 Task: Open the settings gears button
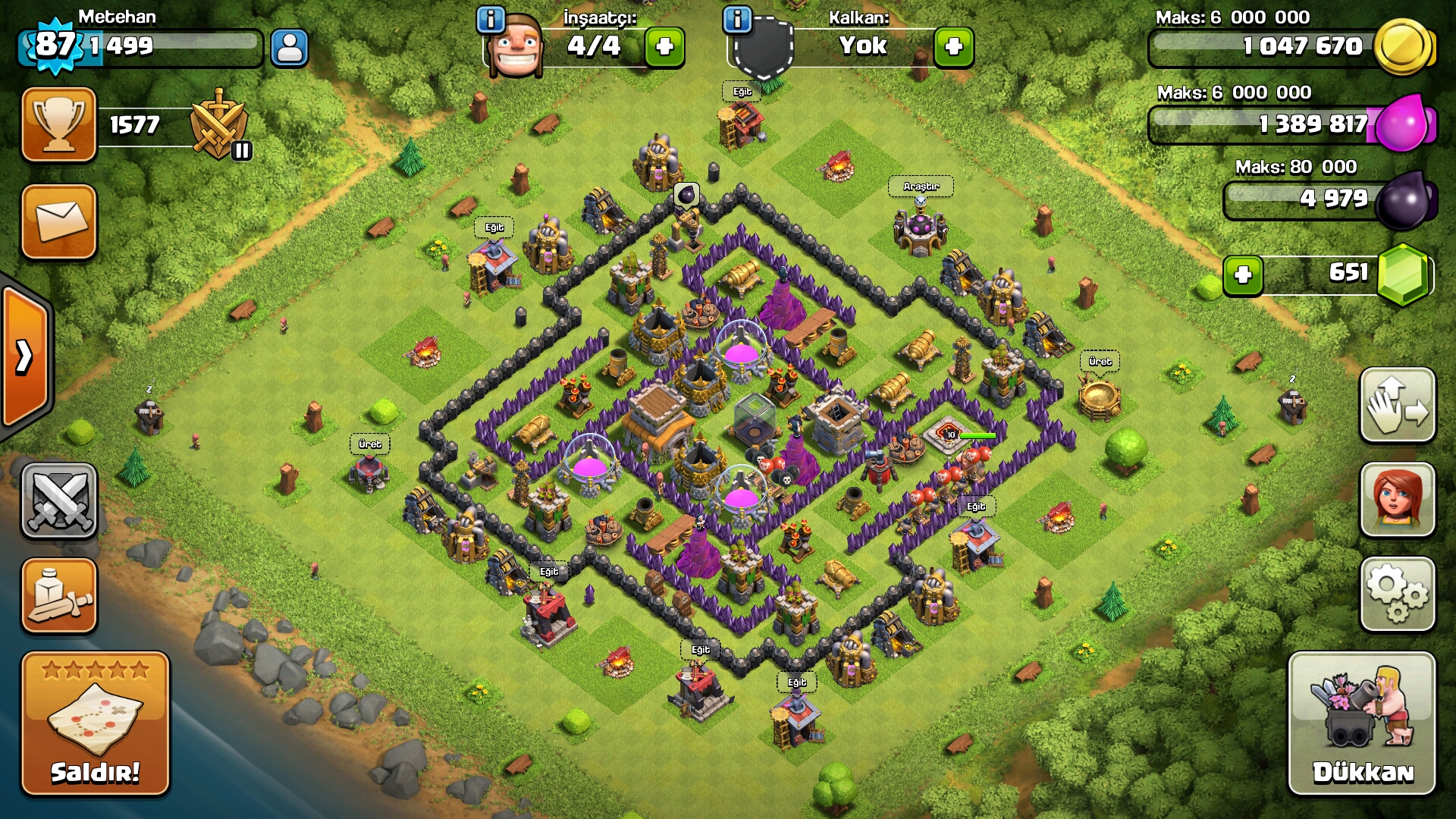1398,595
